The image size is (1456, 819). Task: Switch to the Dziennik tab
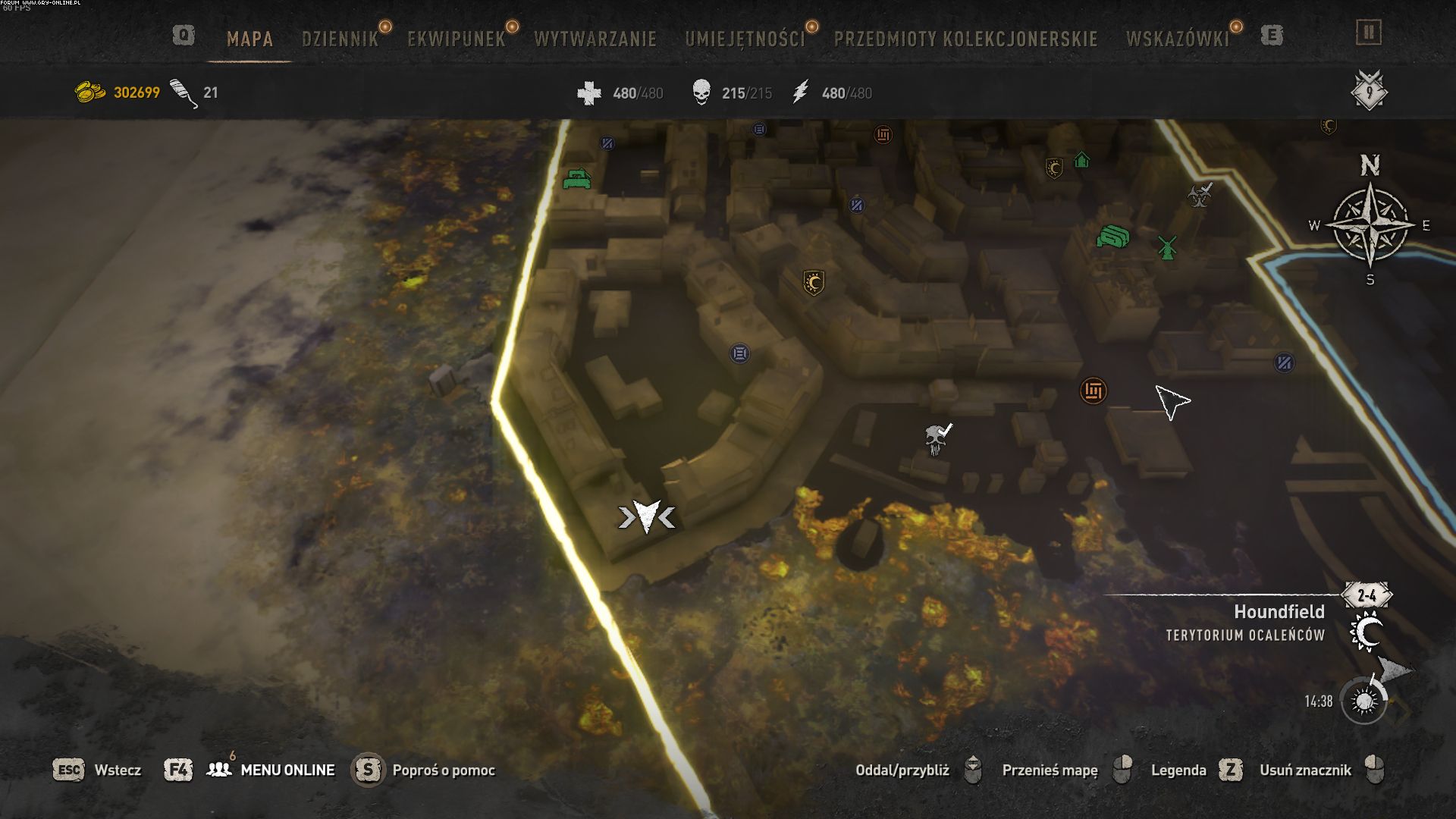point(340,39)
